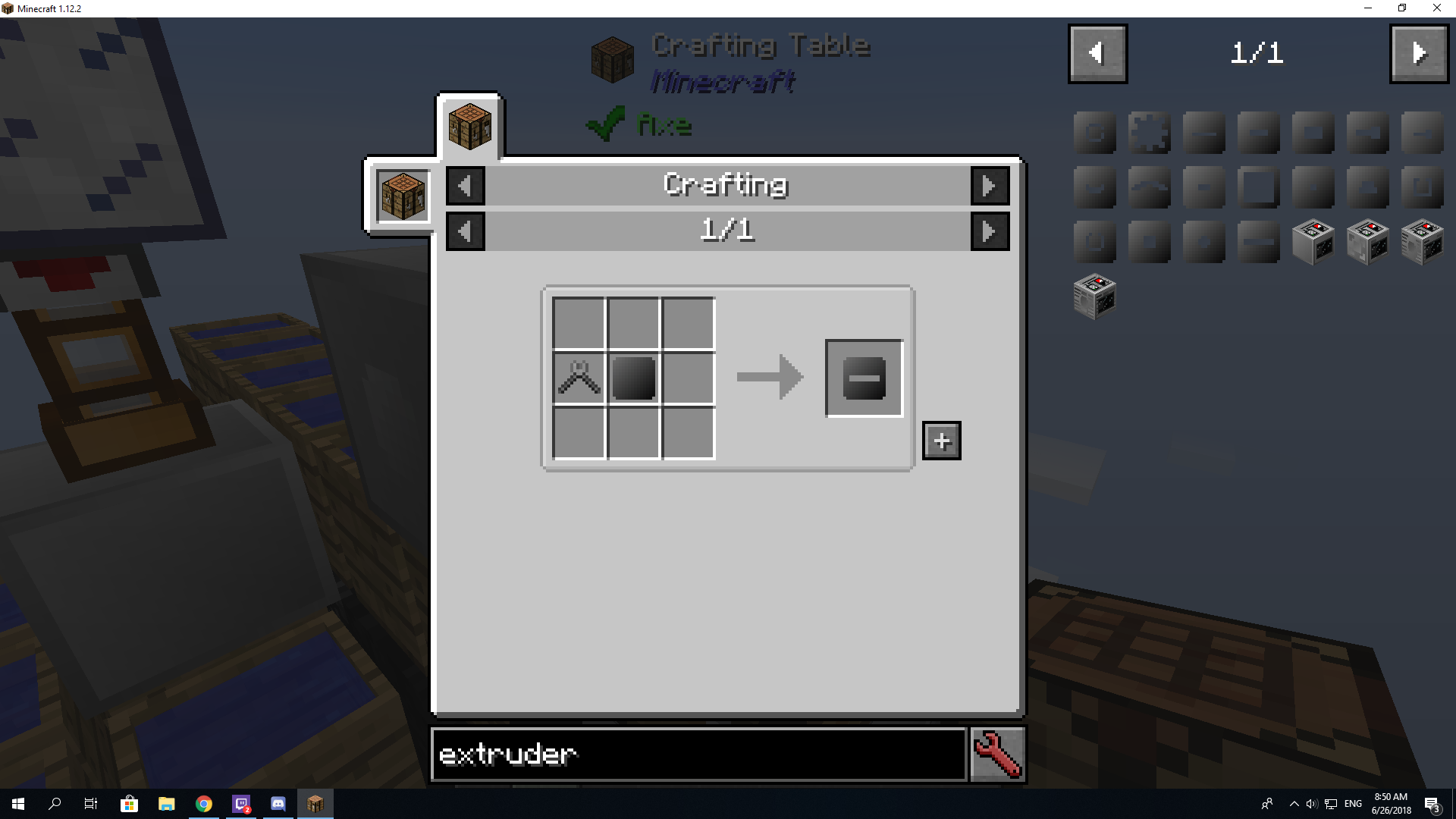Click the hollow square die in the second item row
Image resolution: width=1456 pixels, height=819 pixels.
click(1258, 187)
